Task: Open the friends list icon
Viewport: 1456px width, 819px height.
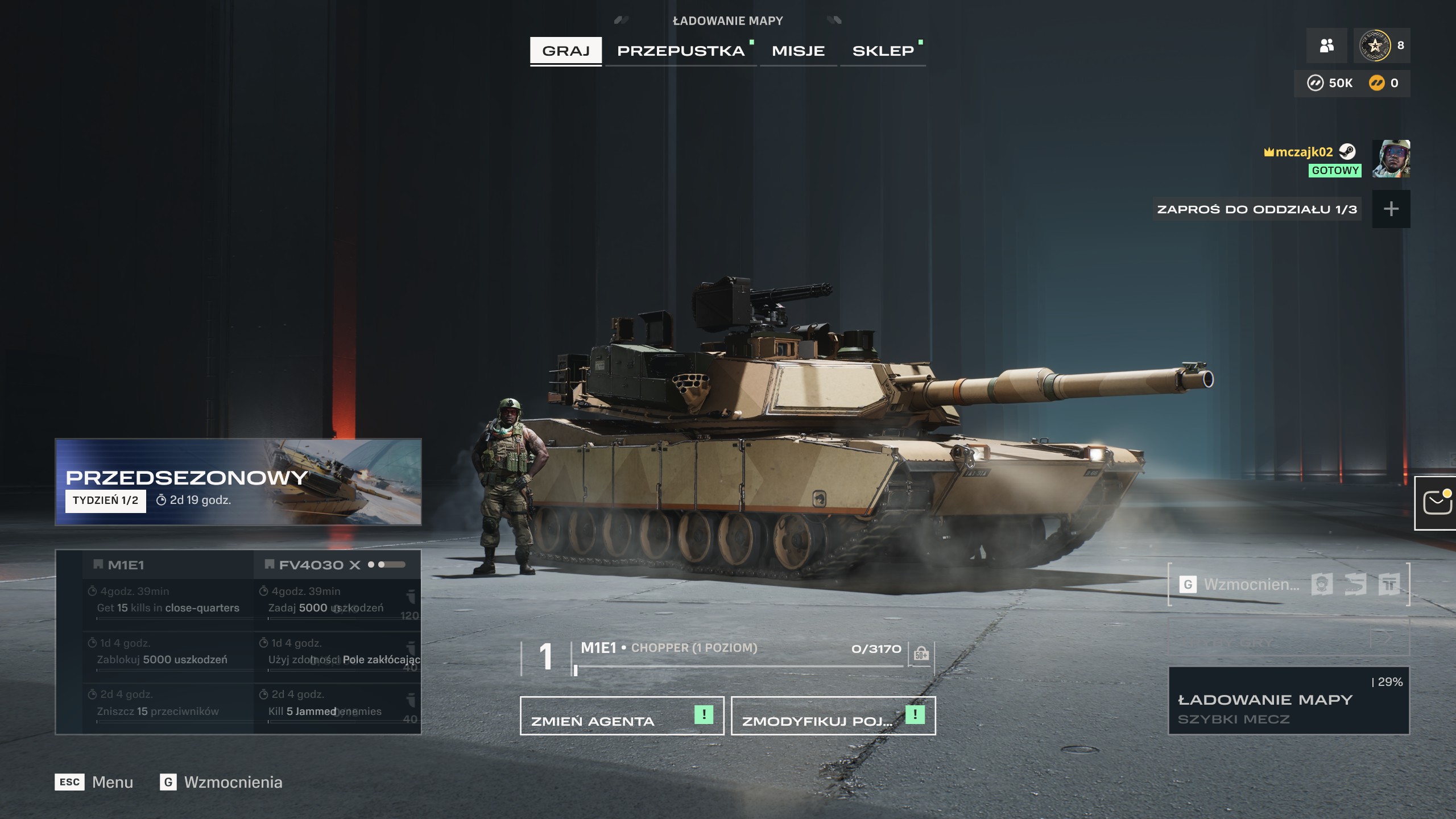Action: 1326,45
